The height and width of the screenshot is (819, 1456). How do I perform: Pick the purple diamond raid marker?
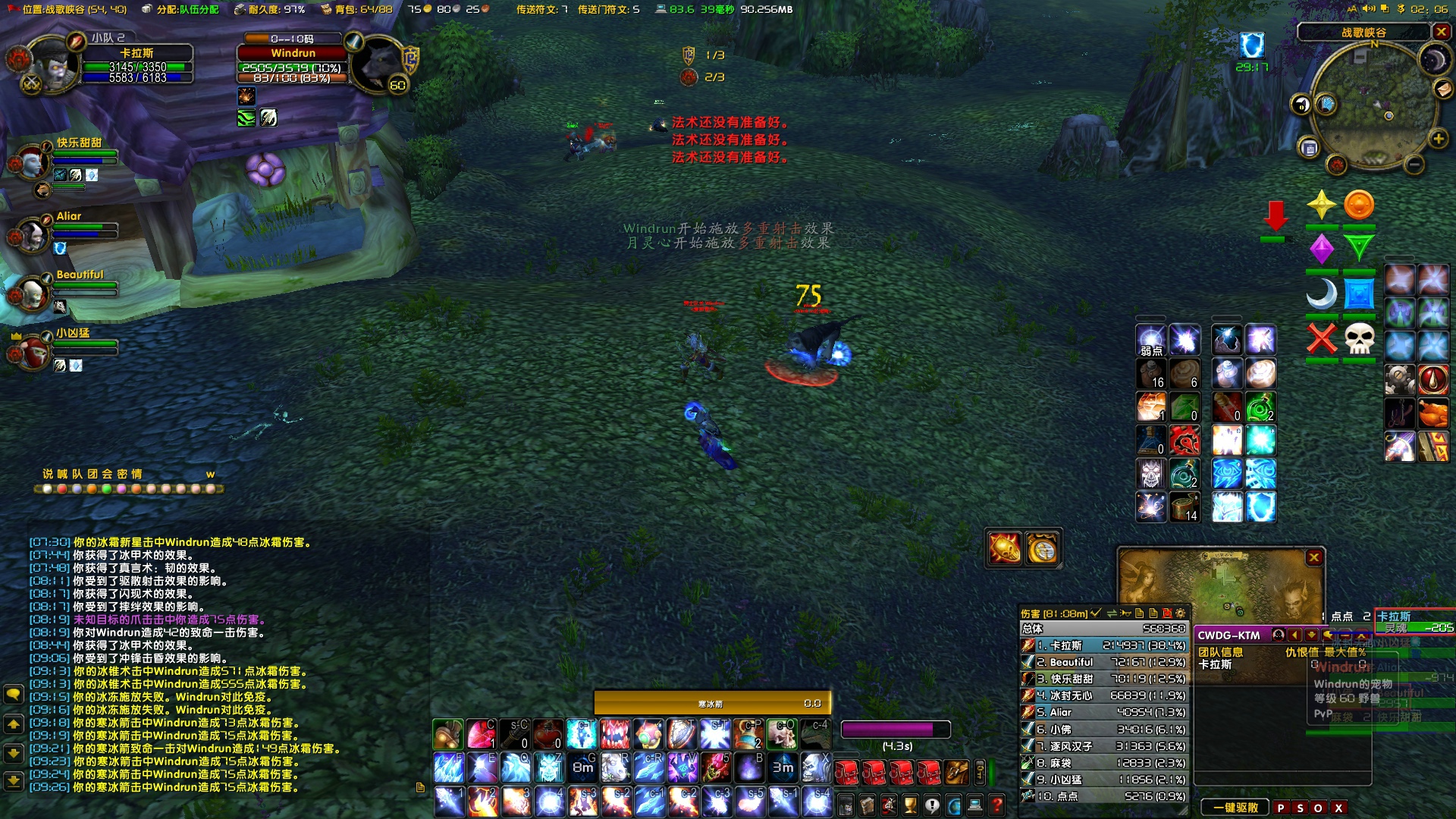coord(1321,249)
